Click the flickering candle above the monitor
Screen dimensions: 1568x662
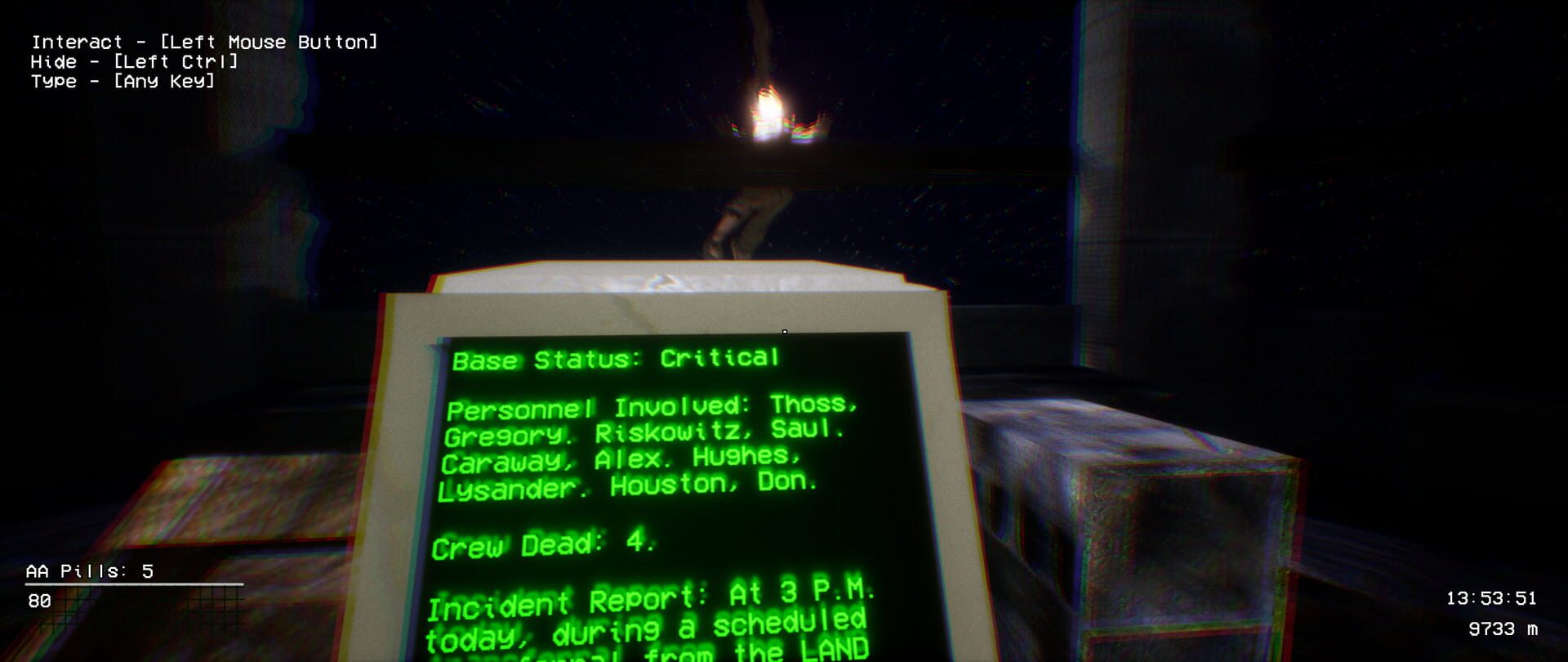pyautogui.click(x=766, y=114)
